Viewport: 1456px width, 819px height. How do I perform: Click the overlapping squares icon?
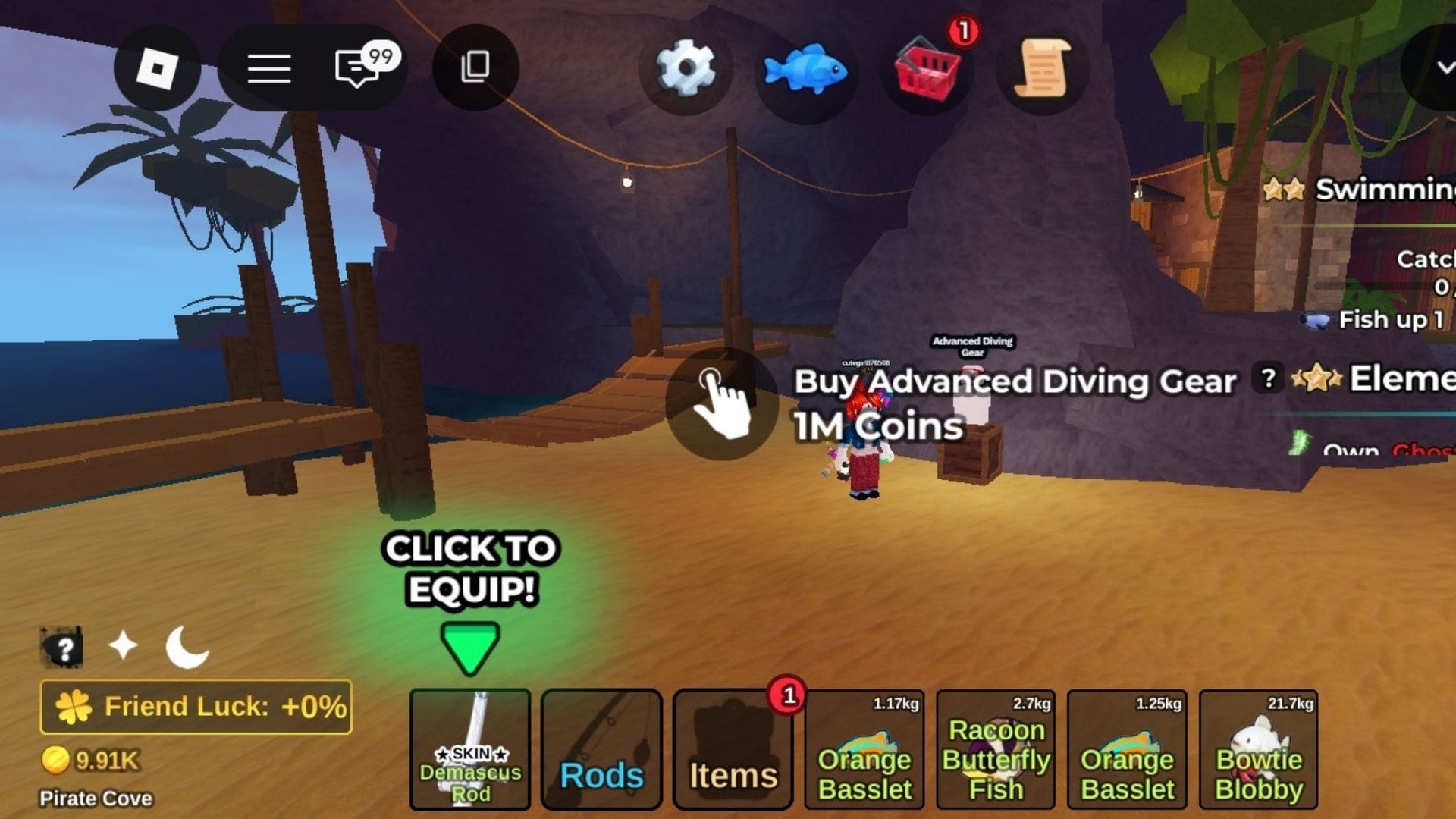click(475, 67)
